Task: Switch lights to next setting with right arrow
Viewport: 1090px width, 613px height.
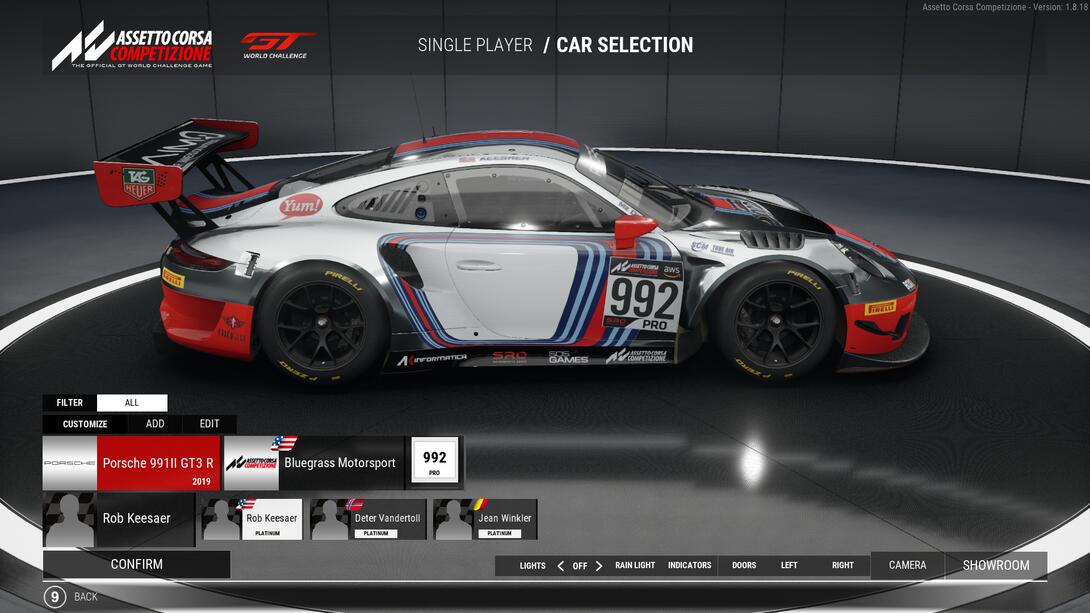Action: pyautogui.click(x=599, y=566)
